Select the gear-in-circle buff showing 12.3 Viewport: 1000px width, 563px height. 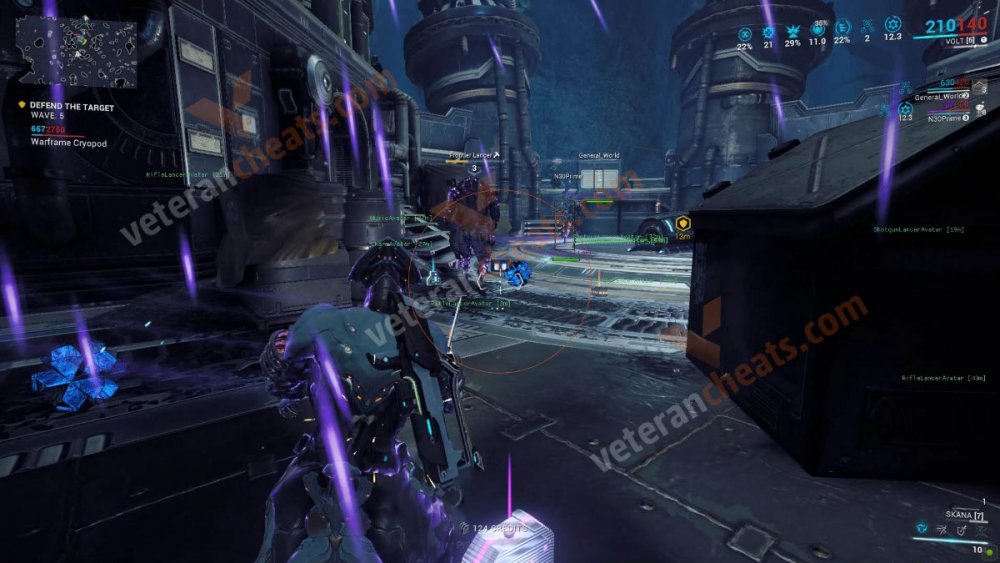pos(892,25)
